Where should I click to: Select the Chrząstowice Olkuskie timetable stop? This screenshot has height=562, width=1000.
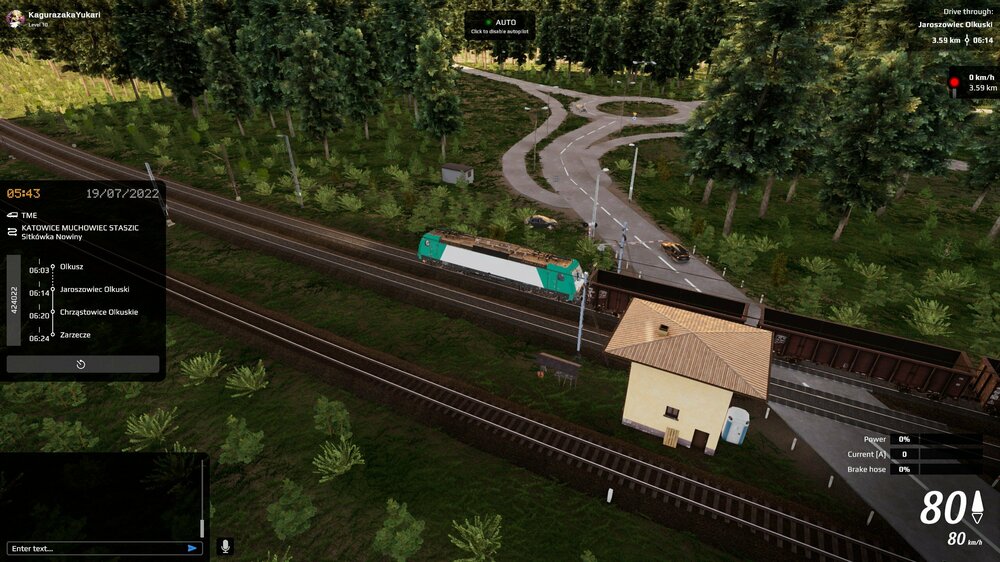click(98, 312)
